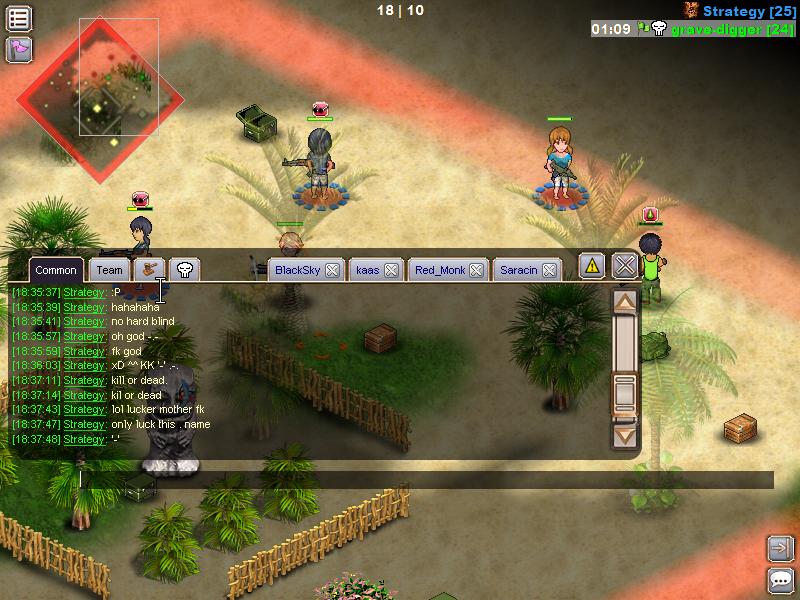
Task: Open the gun icon chat tab
Action: pos(151,269)
